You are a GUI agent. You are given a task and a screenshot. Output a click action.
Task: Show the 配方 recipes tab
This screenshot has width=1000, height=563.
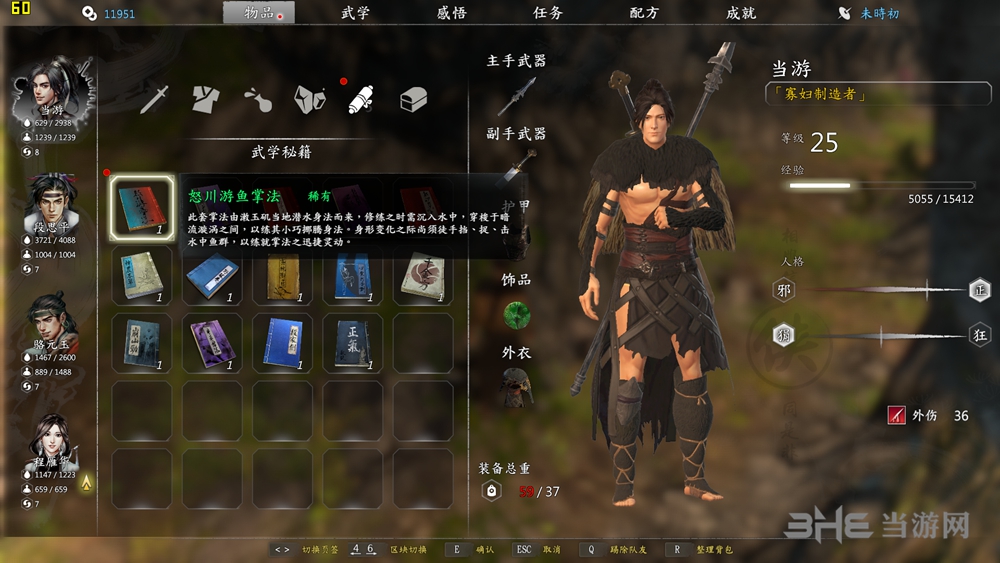[644, 14]
